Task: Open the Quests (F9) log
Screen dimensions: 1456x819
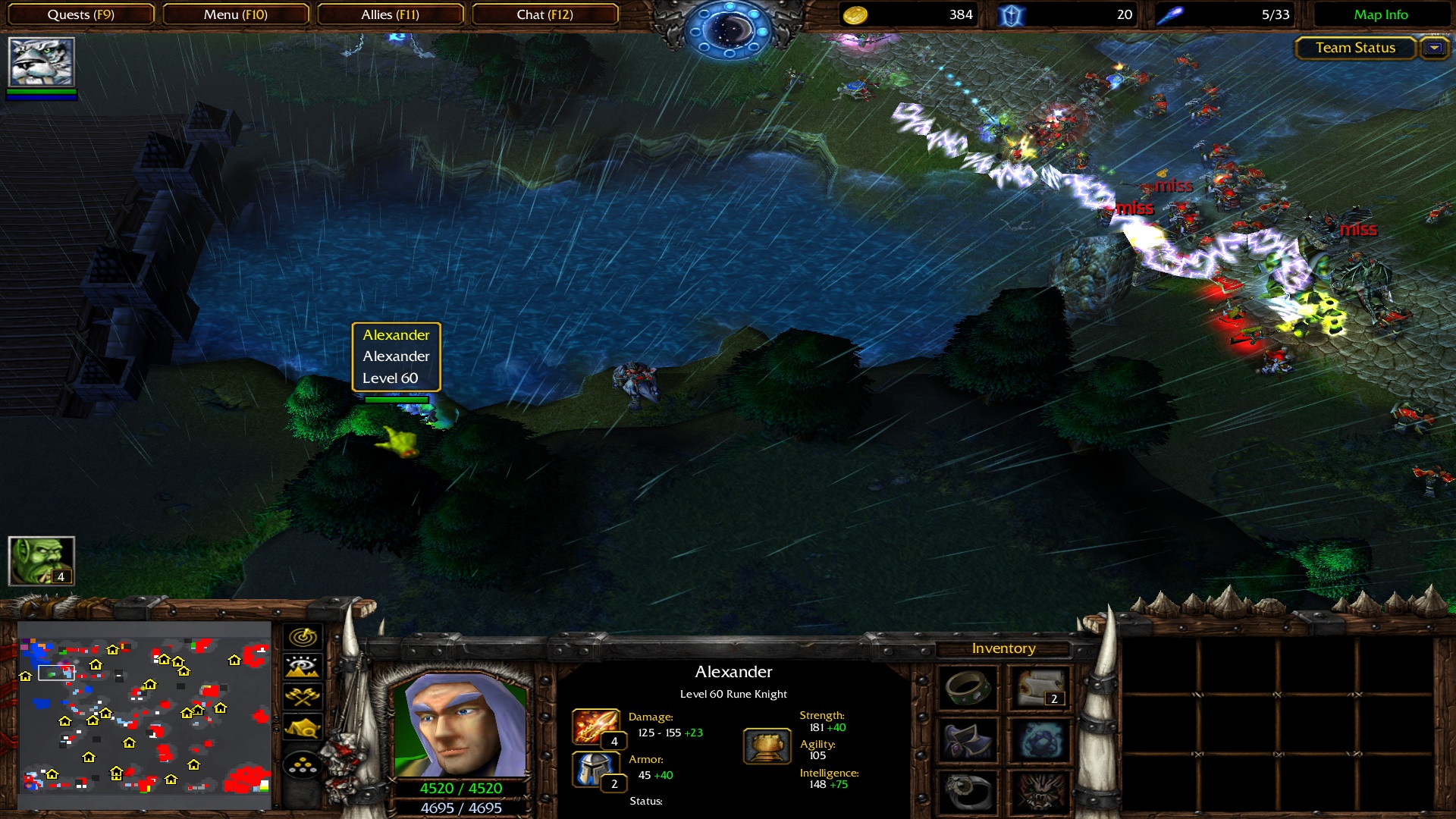Action: [81, 14]
